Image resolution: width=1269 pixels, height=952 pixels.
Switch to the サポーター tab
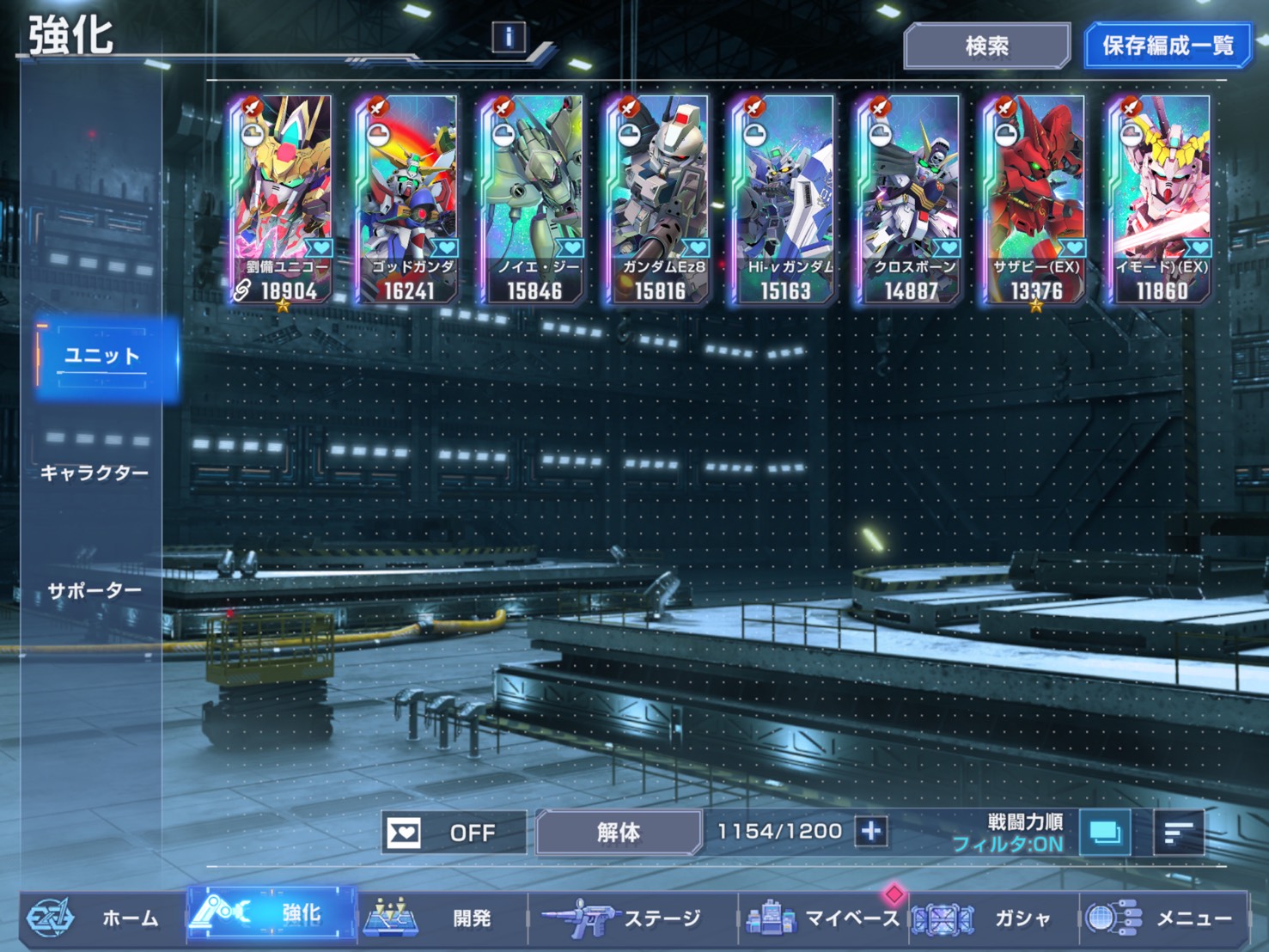click(95, 590)
